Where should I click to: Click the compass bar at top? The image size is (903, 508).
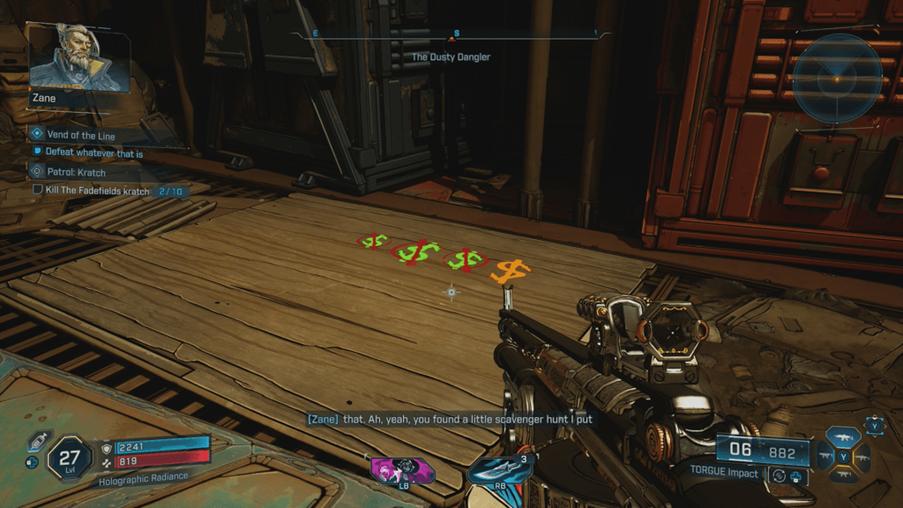pos(451,35)
